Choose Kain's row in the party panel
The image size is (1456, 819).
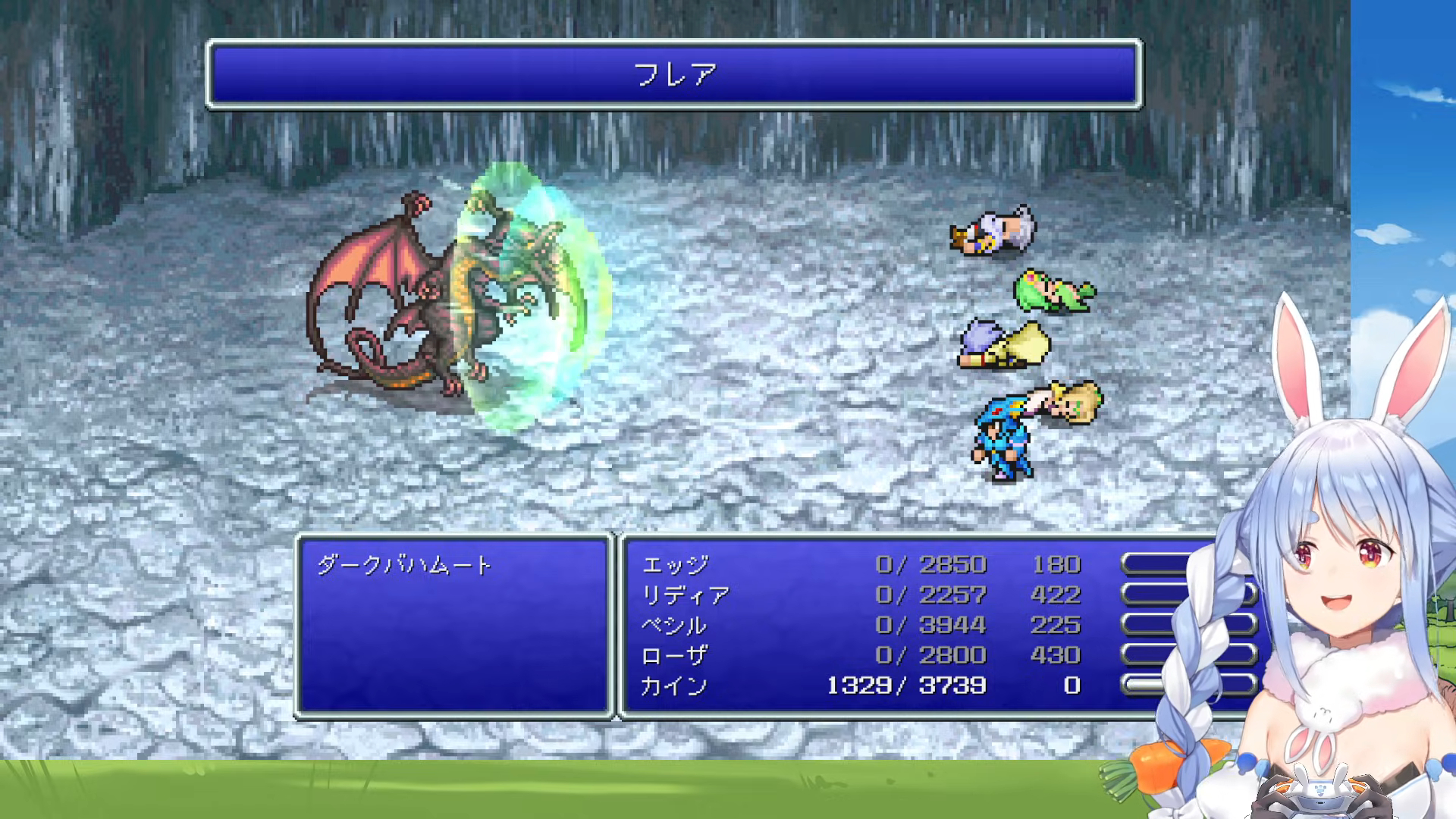click(861, 686)
